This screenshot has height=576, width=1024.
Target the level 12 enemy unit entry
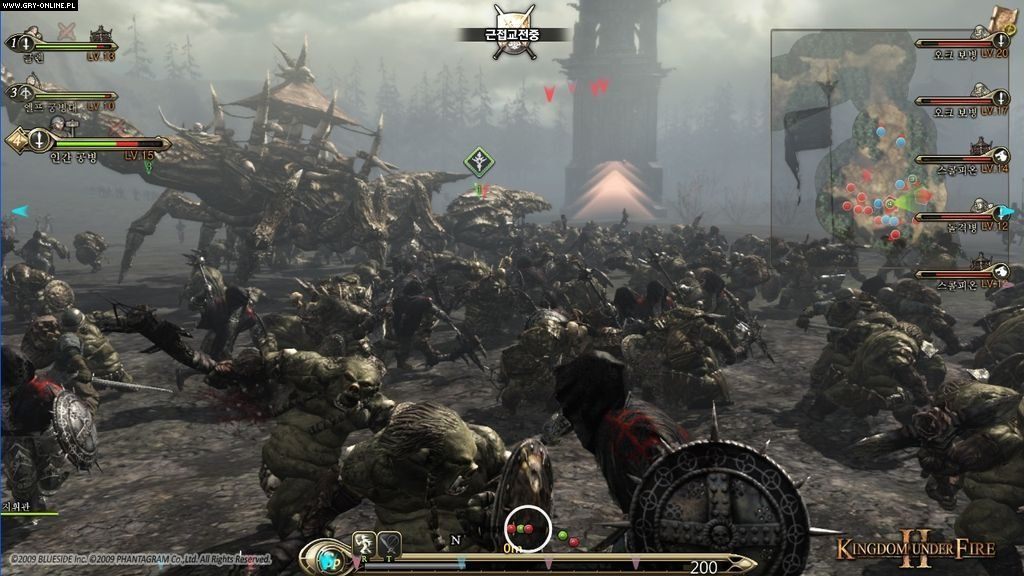coord(962,215)
